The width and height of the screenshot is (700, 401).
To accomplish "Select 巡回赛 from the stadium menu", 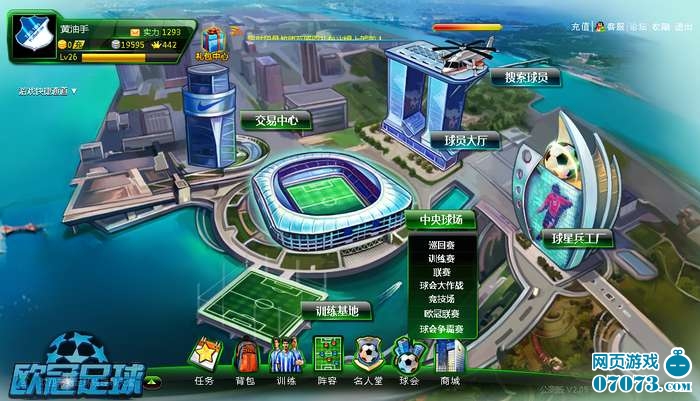I will pos(441,244).
